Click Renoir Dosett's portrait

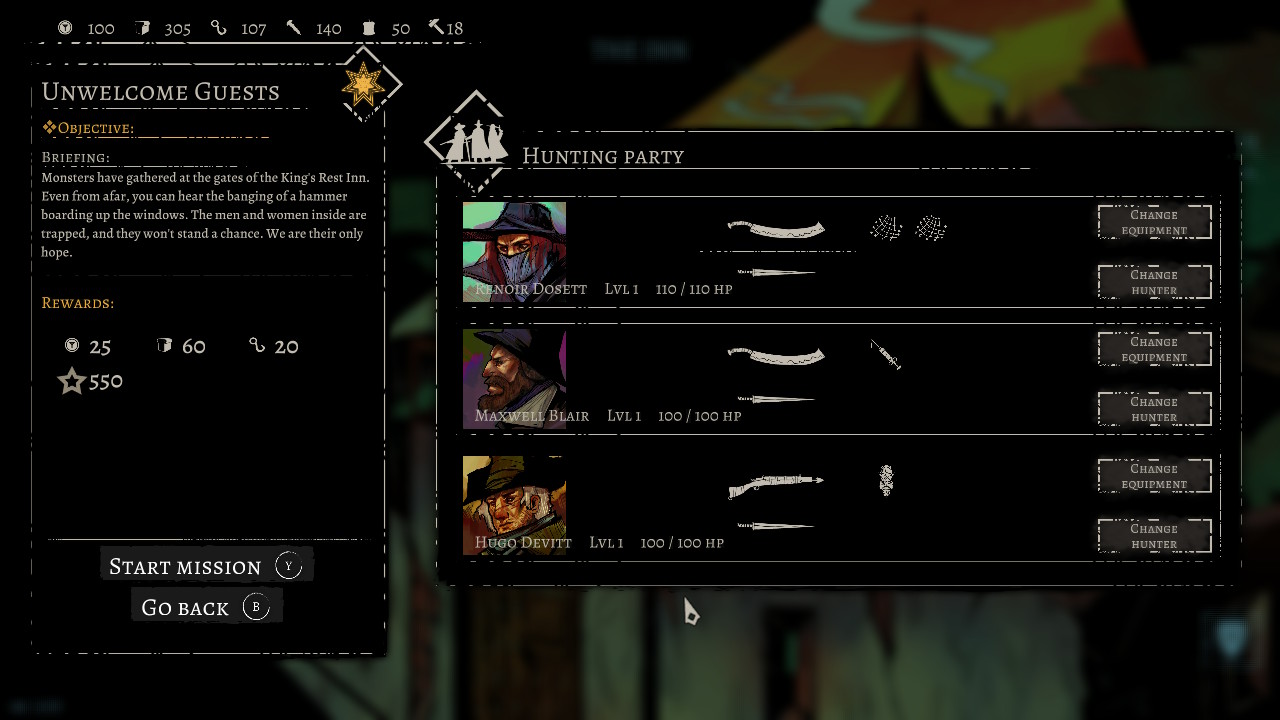514,248
